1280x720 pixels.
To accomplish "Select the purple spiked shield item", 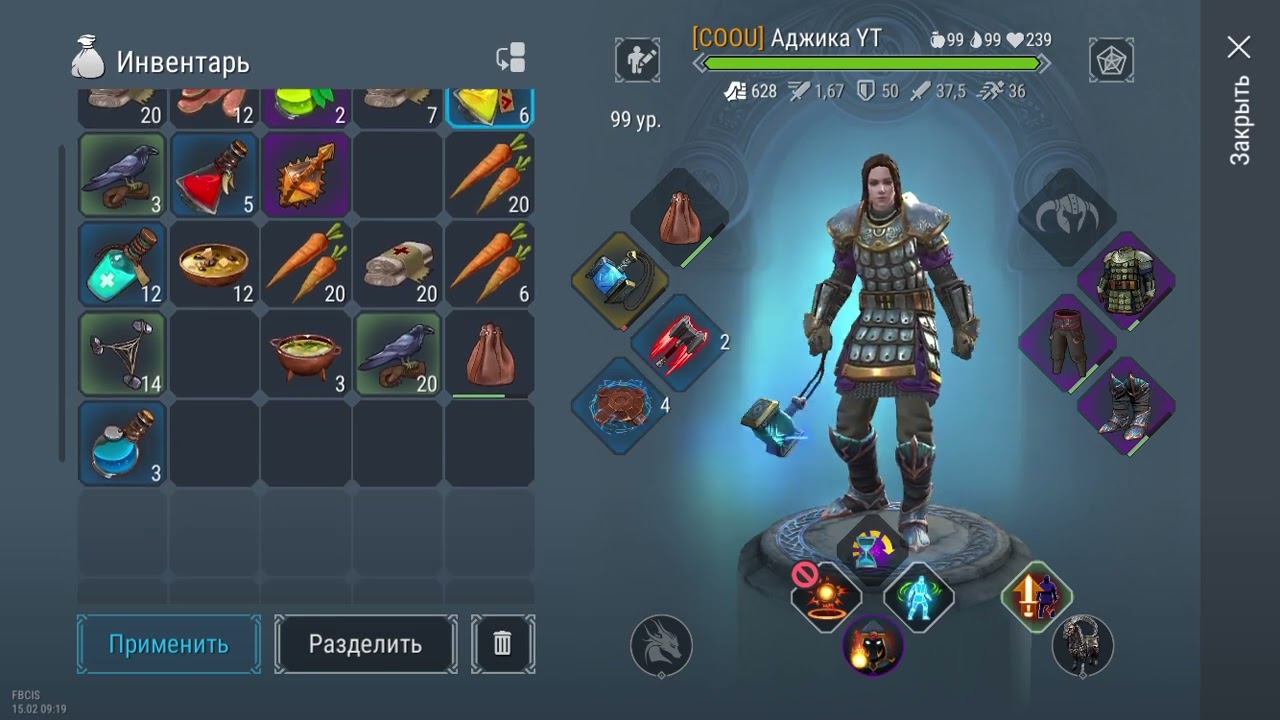I will (305, 175).
